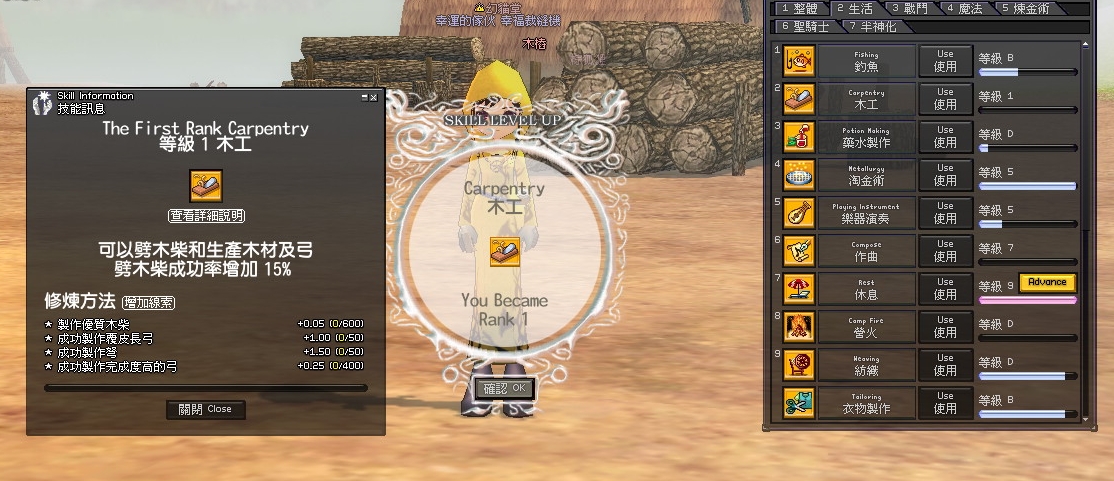The image size is (1114, 481).
Task: Select the Weaving skill icon
Action: (x=800, y=364)
